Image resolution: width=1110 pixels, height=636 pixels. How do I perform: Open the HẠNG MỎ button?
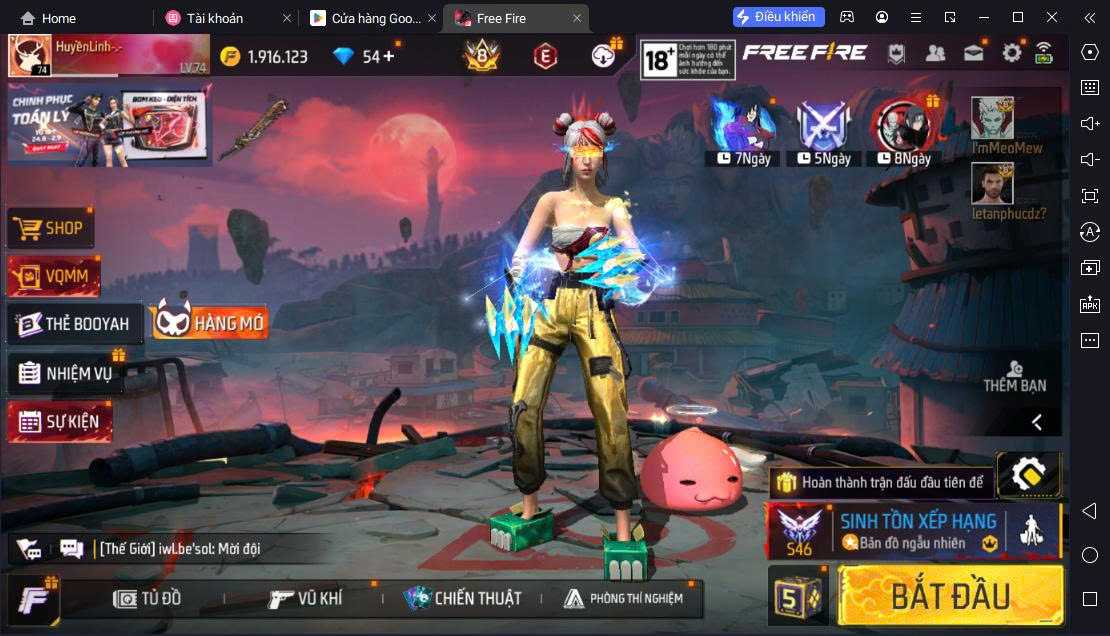[x=210, y=322]
